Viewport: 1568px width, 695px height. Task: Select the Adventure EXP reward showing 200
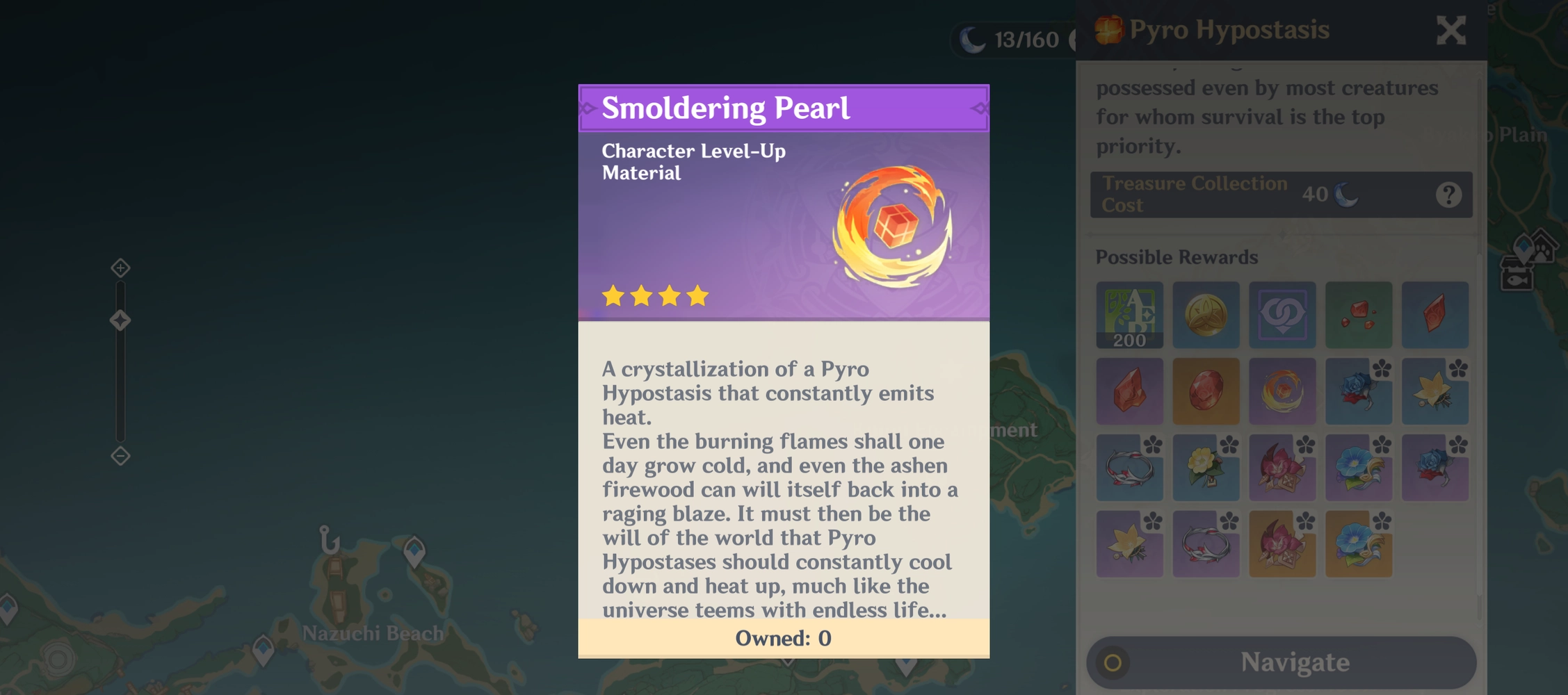point(1130,315)
